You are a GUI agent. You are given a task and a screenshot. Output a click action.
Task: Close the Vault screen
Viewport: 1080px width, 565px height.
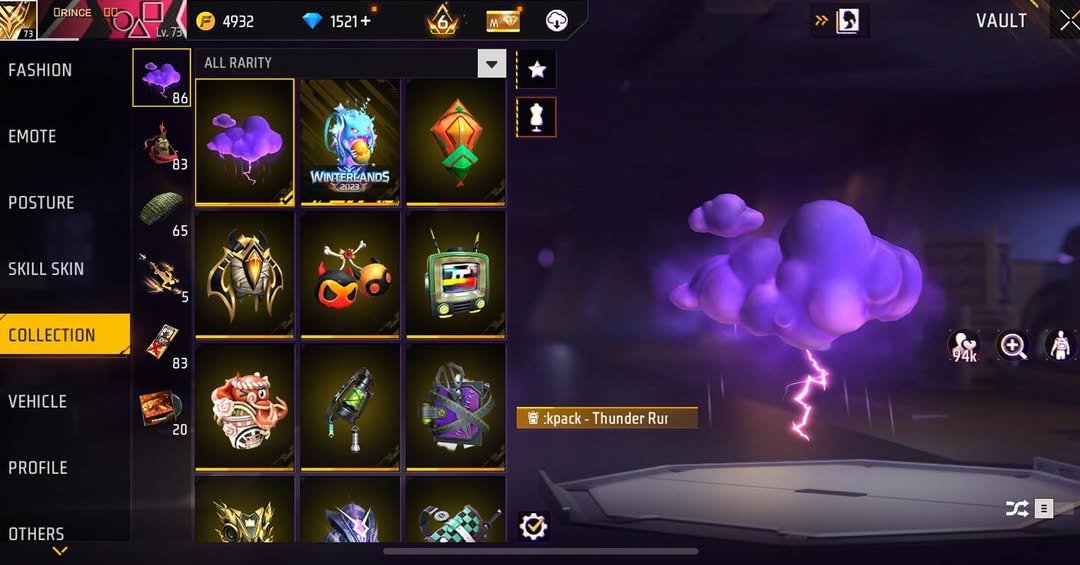pos(1068,21)
